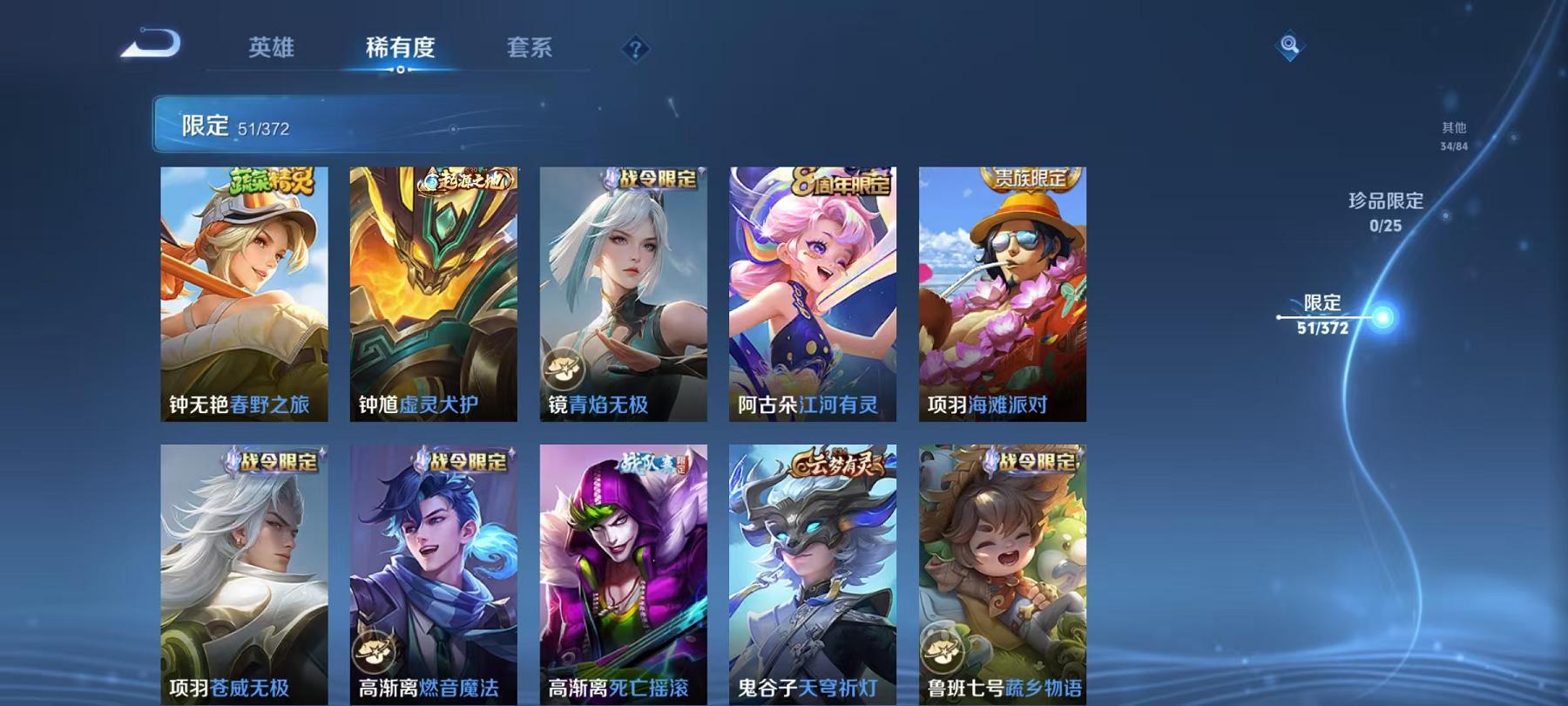
Task: Open the 其他 34/84 category
Action: 1453,137
